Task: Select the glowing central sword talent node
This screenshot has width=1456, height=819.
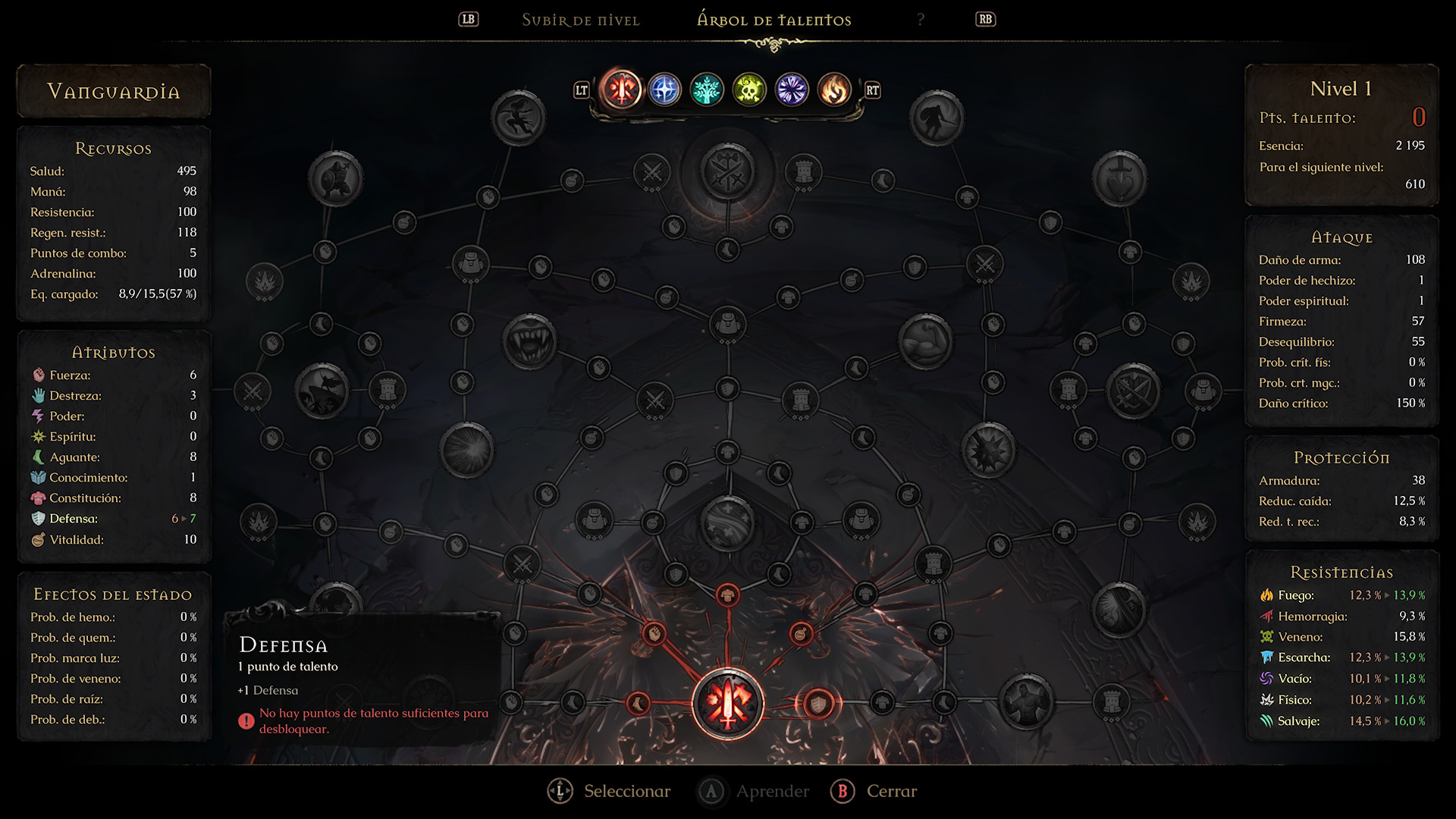Action: point(728,704)
